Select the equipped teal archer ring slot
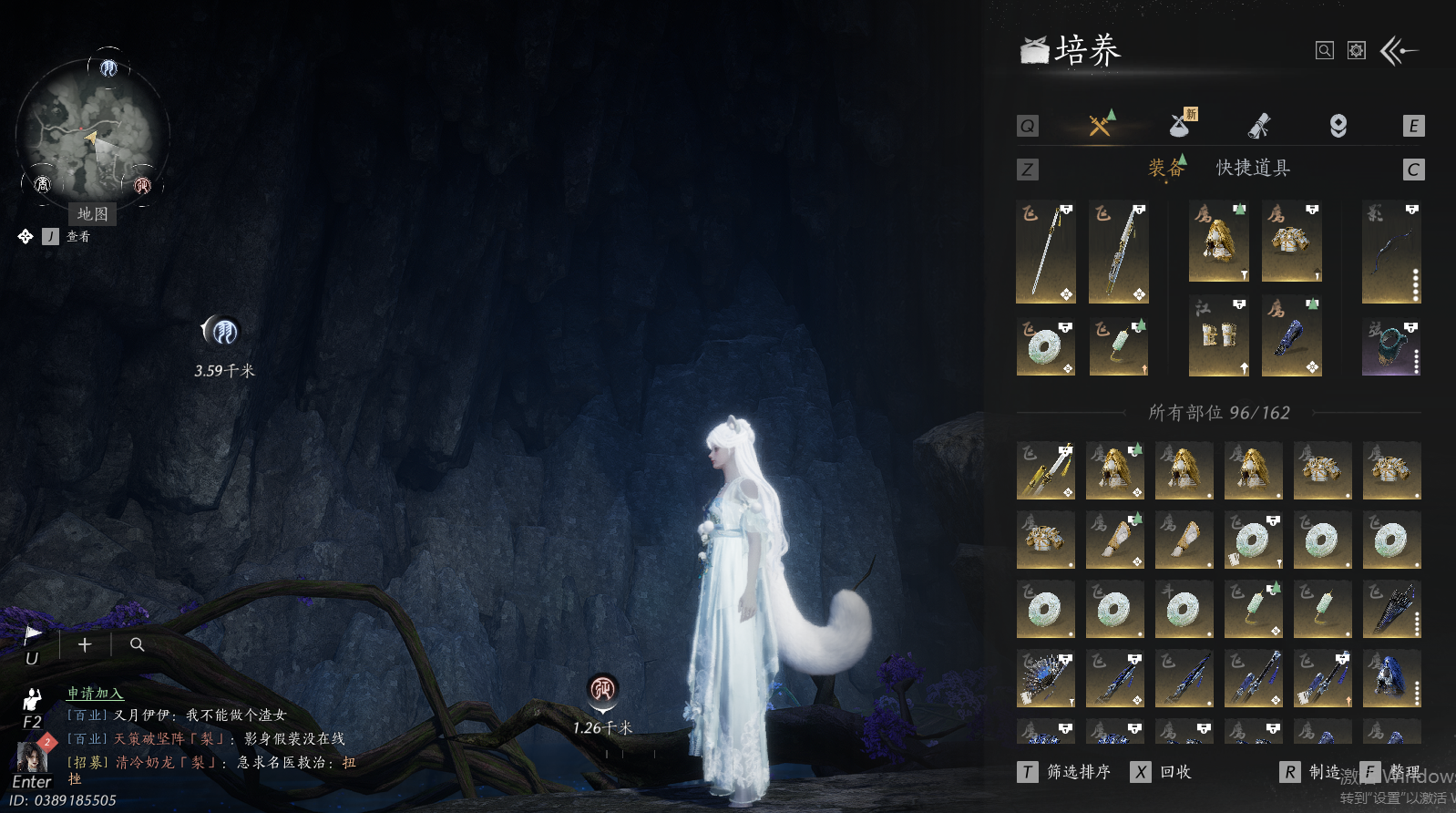Image resolution: width=1456 pixels, height=813 pixels. [x=1391, y=347]
